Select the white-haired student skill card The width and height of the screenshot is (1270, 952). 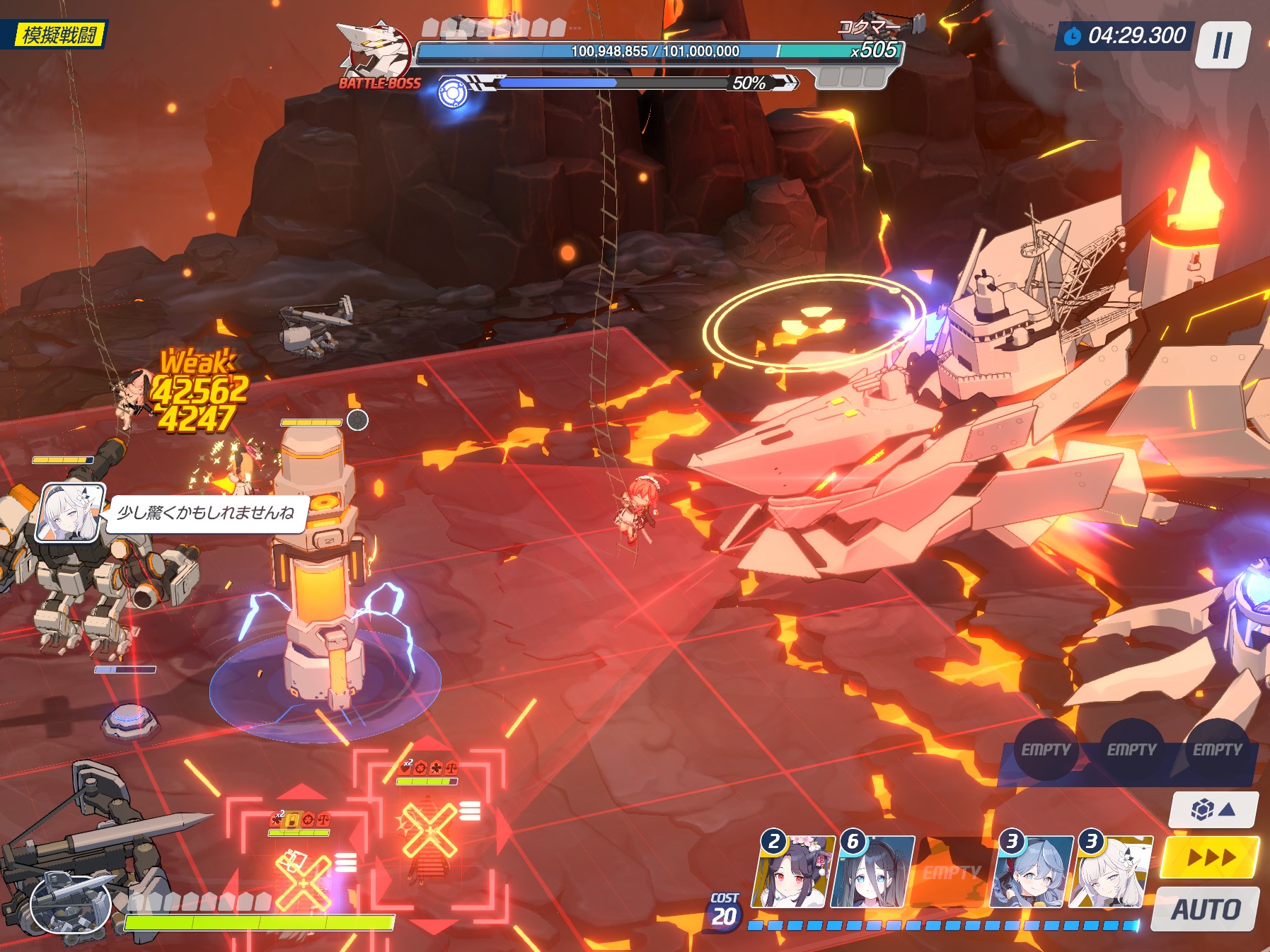point(1111,871)
